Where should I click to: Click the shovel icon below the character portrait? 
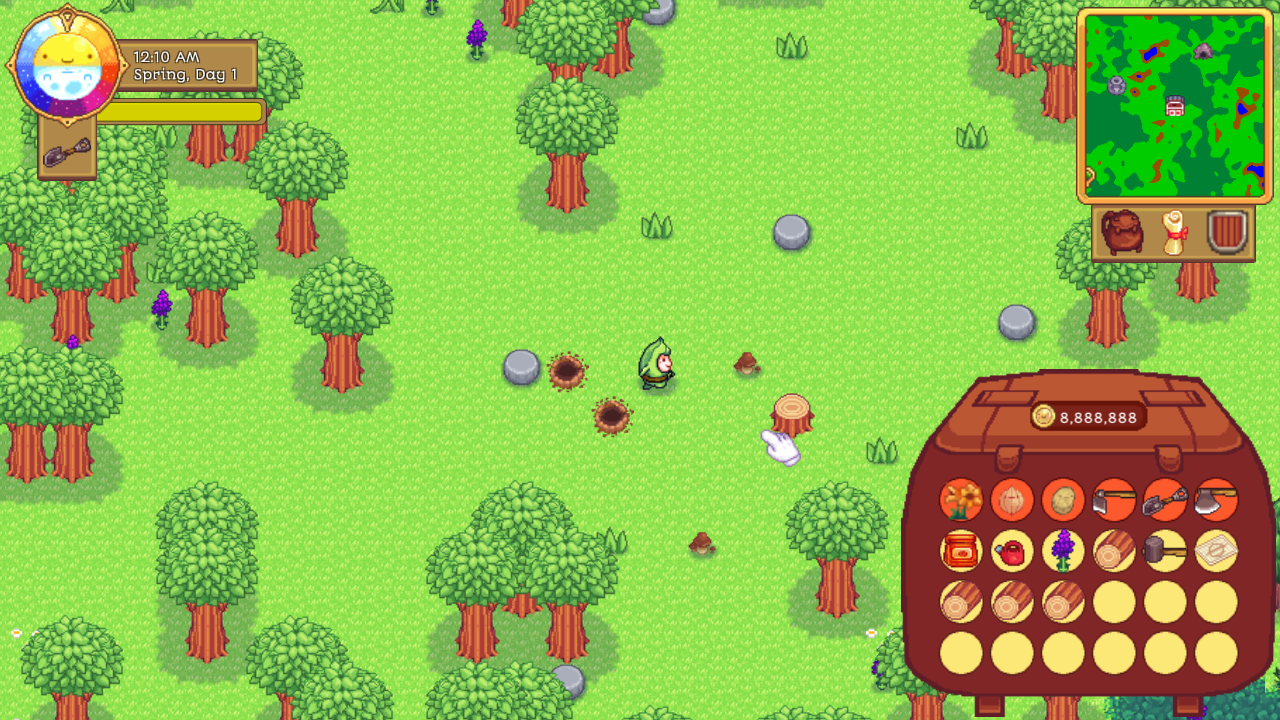click(65, 151)
